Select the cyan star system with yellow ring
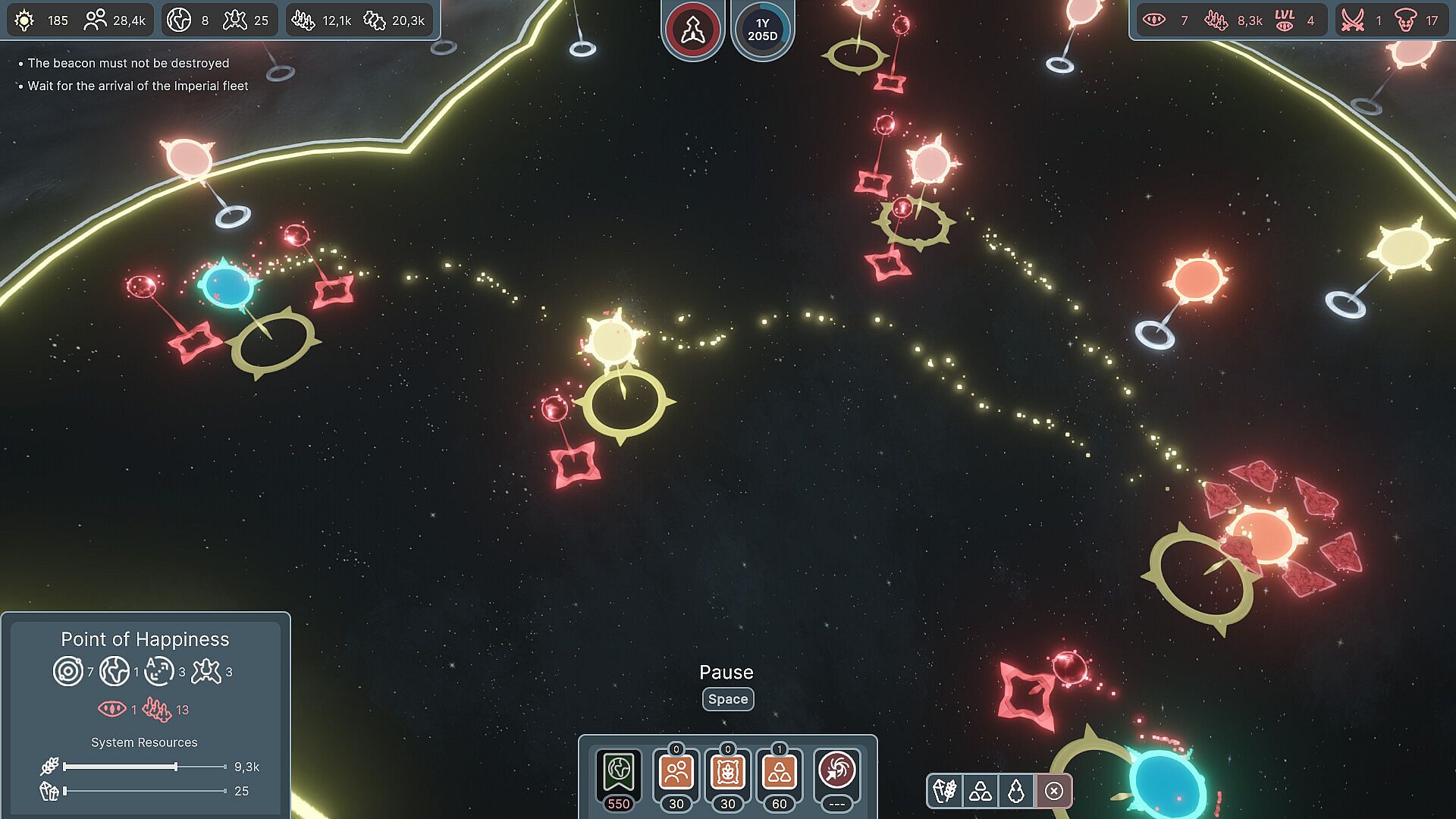The height and width of the screenshot is (819, 1456). tap(226, 286)
